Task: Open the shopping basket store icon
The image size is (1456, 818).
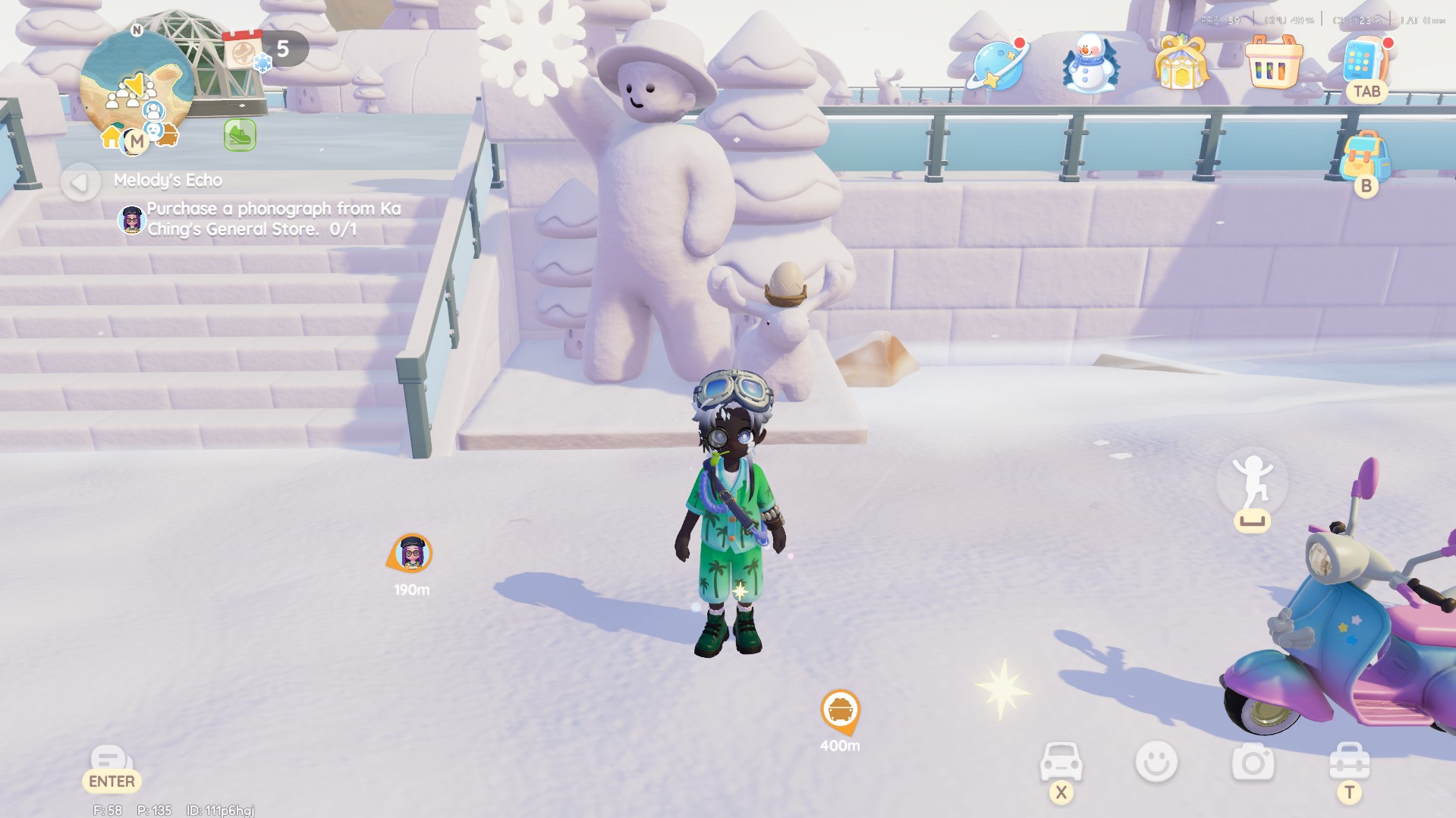Action: click(x=1273, y=64)
